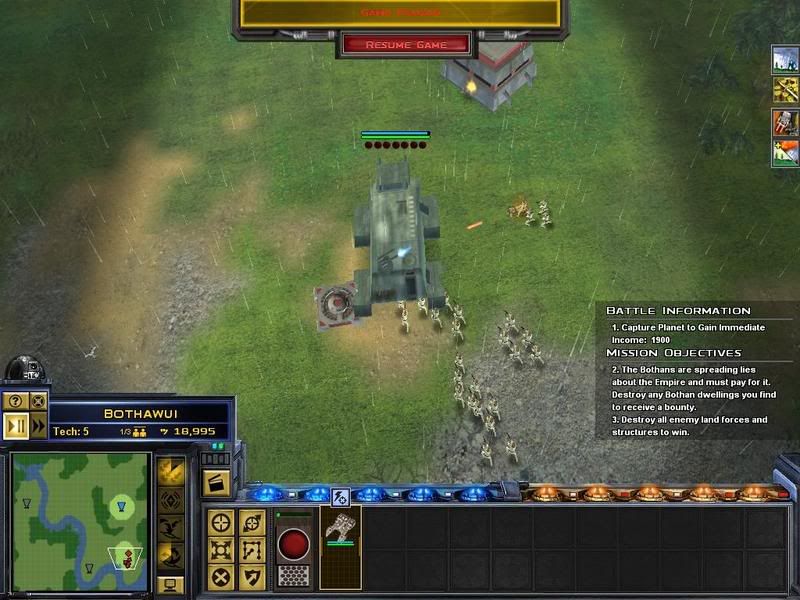Toggle the pause/play speed button
Screen dimensions: 800x600
pyautogui.click(x=16, y=425)
